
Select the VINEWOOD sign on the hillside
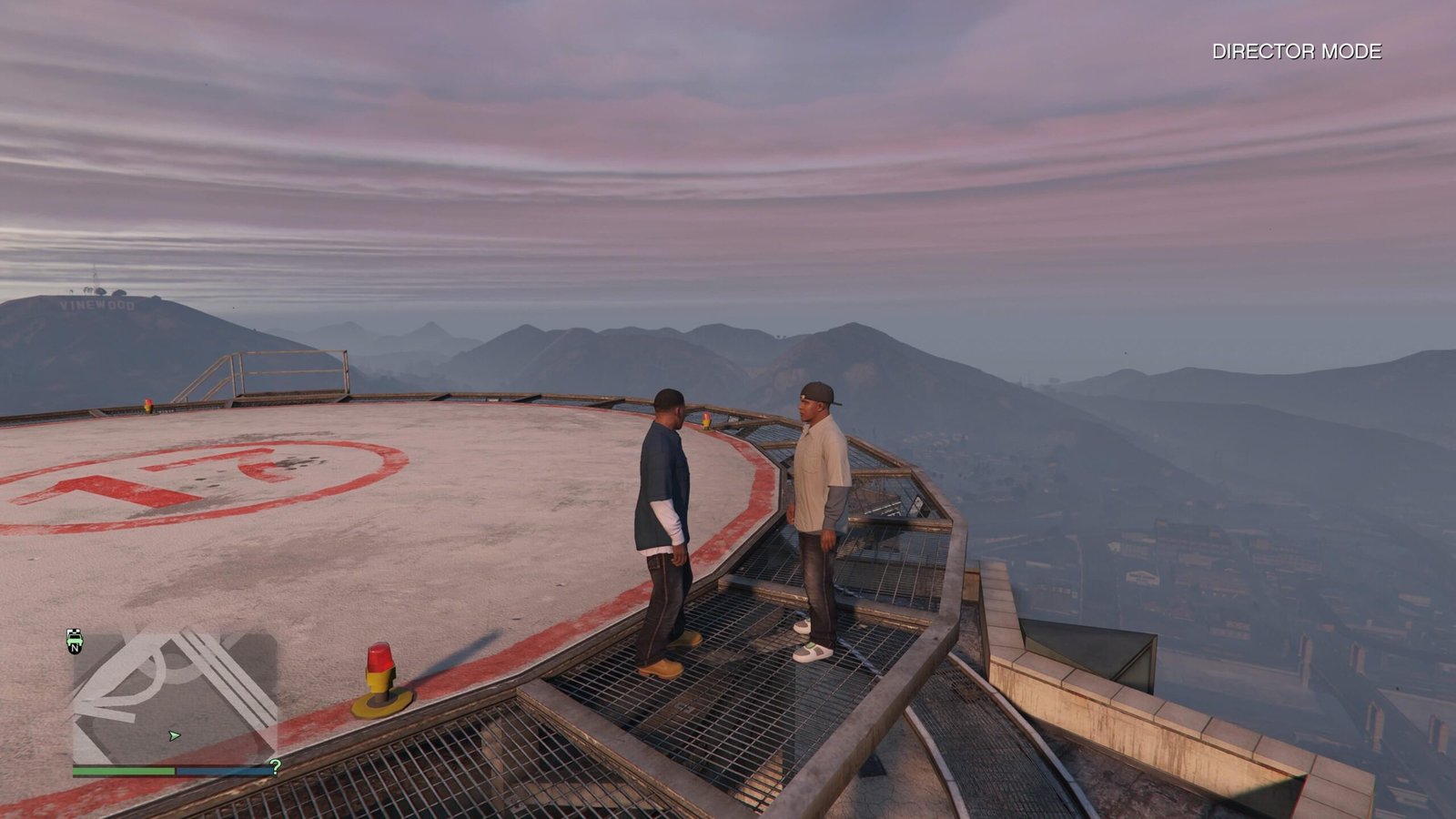click(97, 305)
